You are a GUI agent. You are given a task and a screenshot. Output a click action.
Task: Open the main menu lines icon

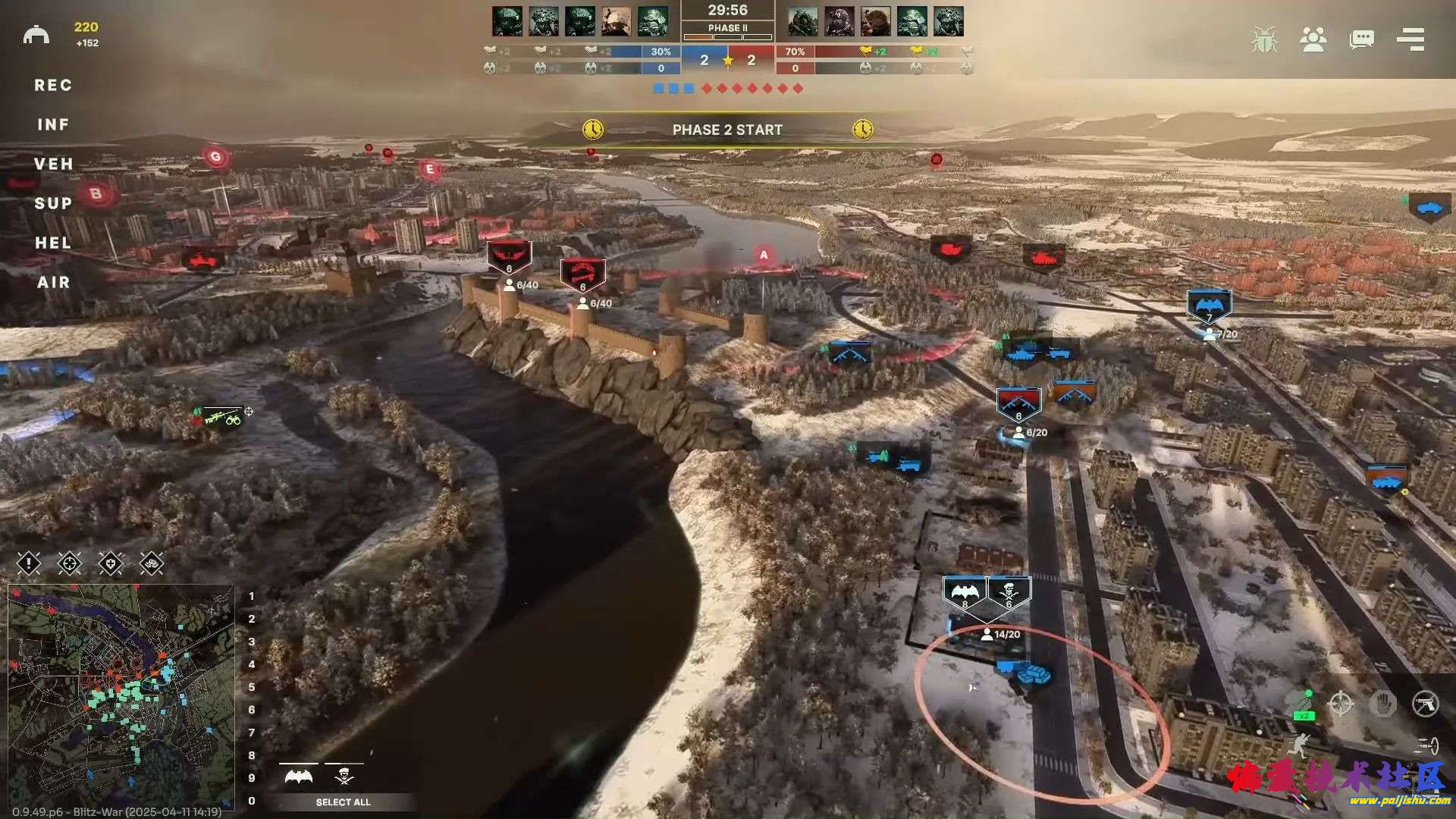(x=1410, y=39)
